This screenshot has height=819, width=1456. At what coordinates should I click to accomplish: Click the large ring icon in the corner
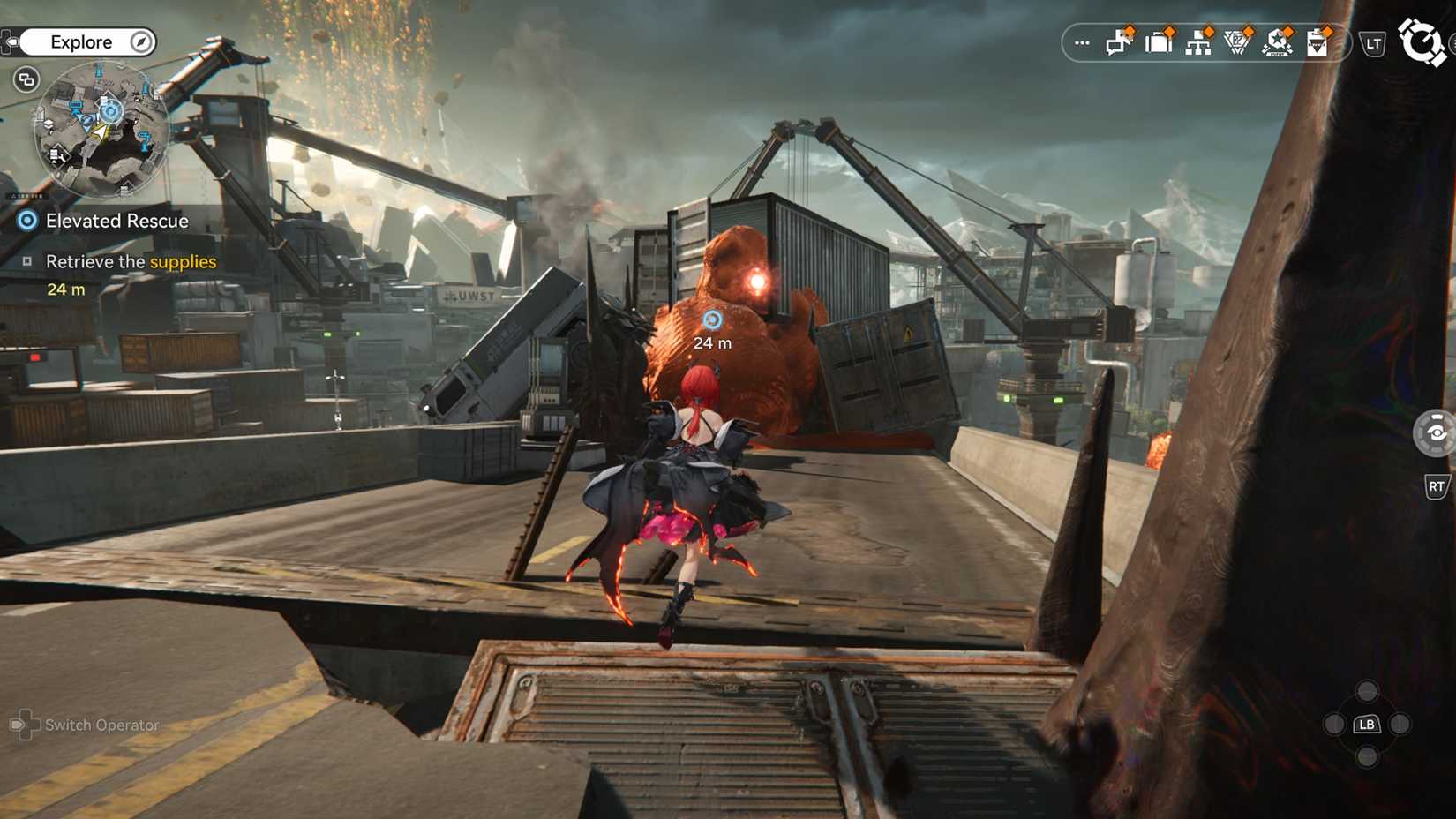1421,42
